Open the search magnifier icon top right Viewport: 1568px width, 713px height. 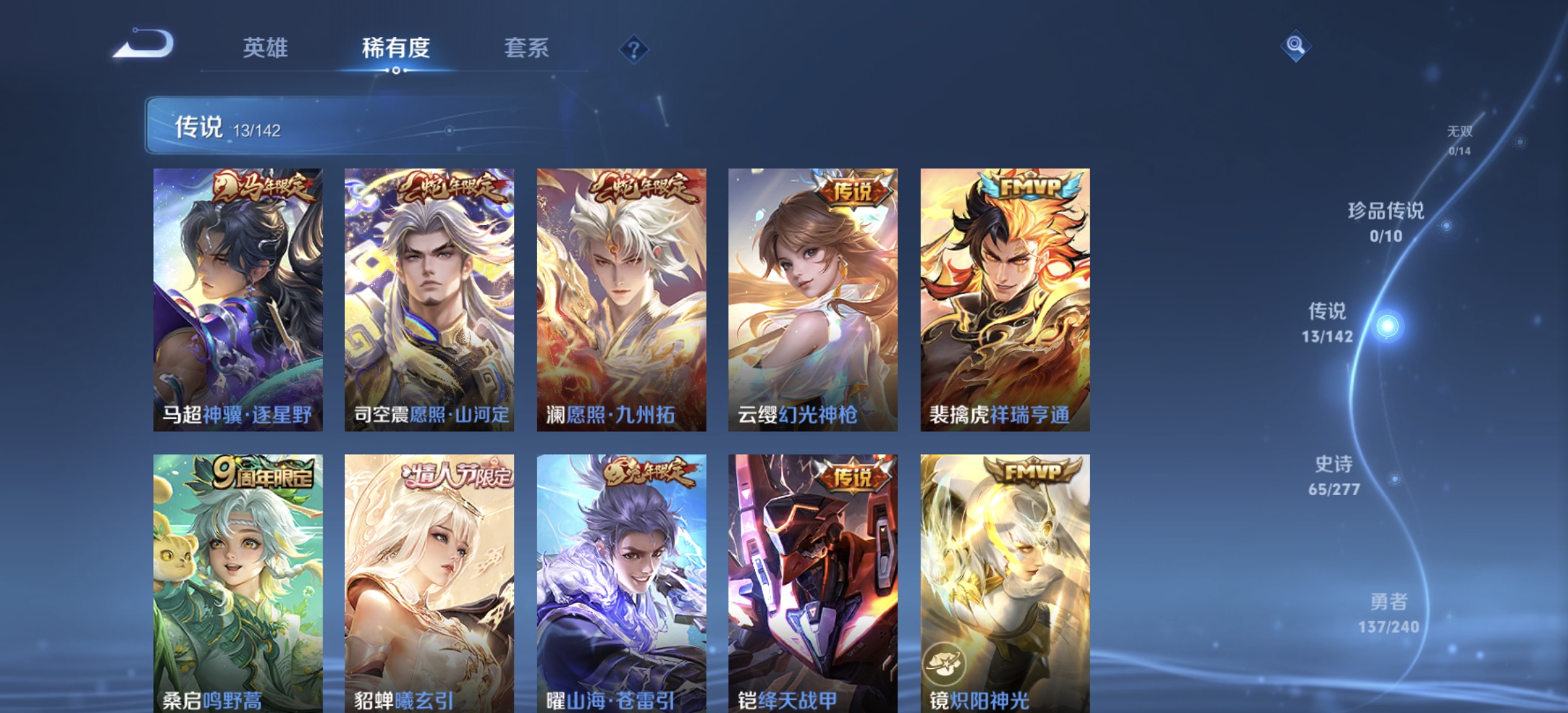1295,44
